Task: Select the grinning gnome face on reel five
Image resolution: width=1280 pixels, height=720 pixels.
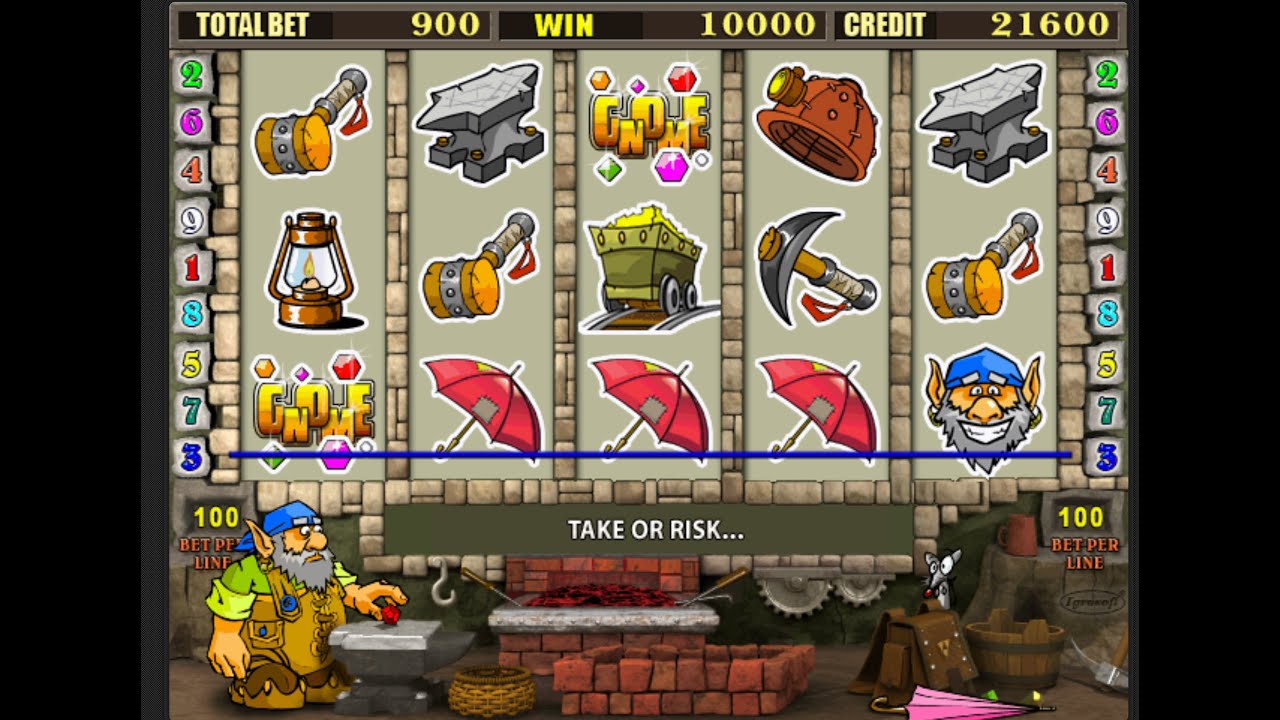Action: [985, 410]
